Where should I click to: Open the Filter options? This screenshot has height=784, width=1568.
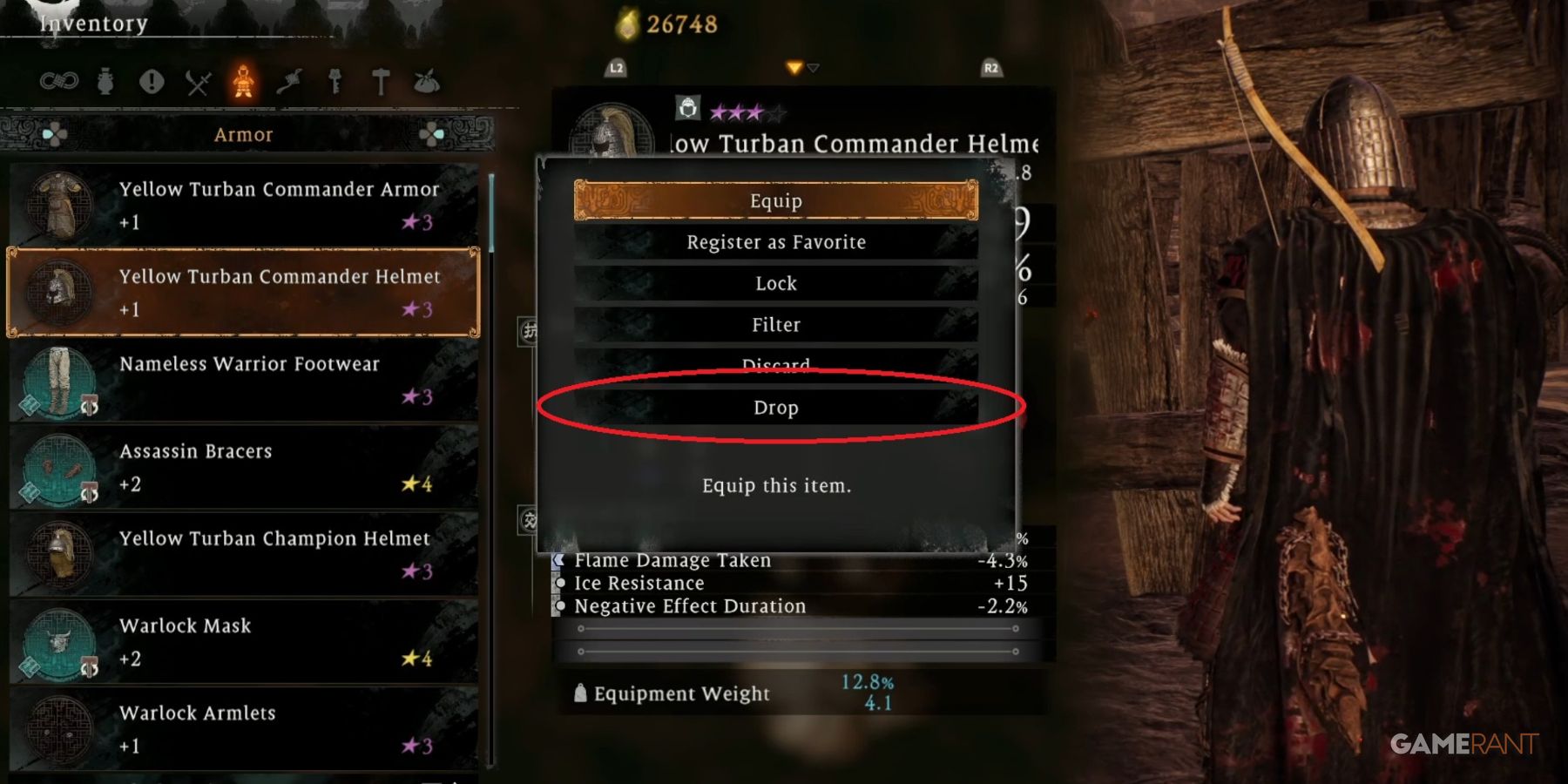(x=775, y=324)
